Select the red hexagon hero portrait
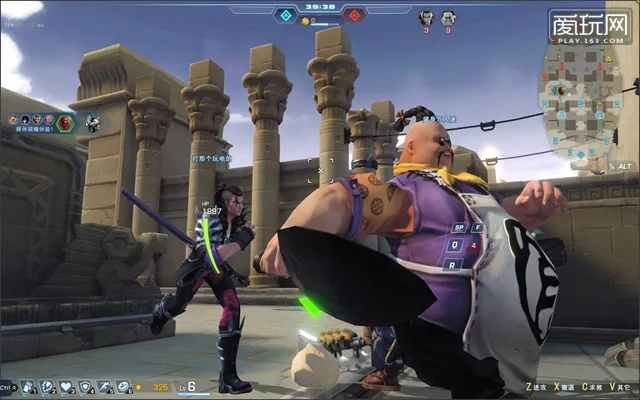The image size is (640, 400). (x=65, y=122)
